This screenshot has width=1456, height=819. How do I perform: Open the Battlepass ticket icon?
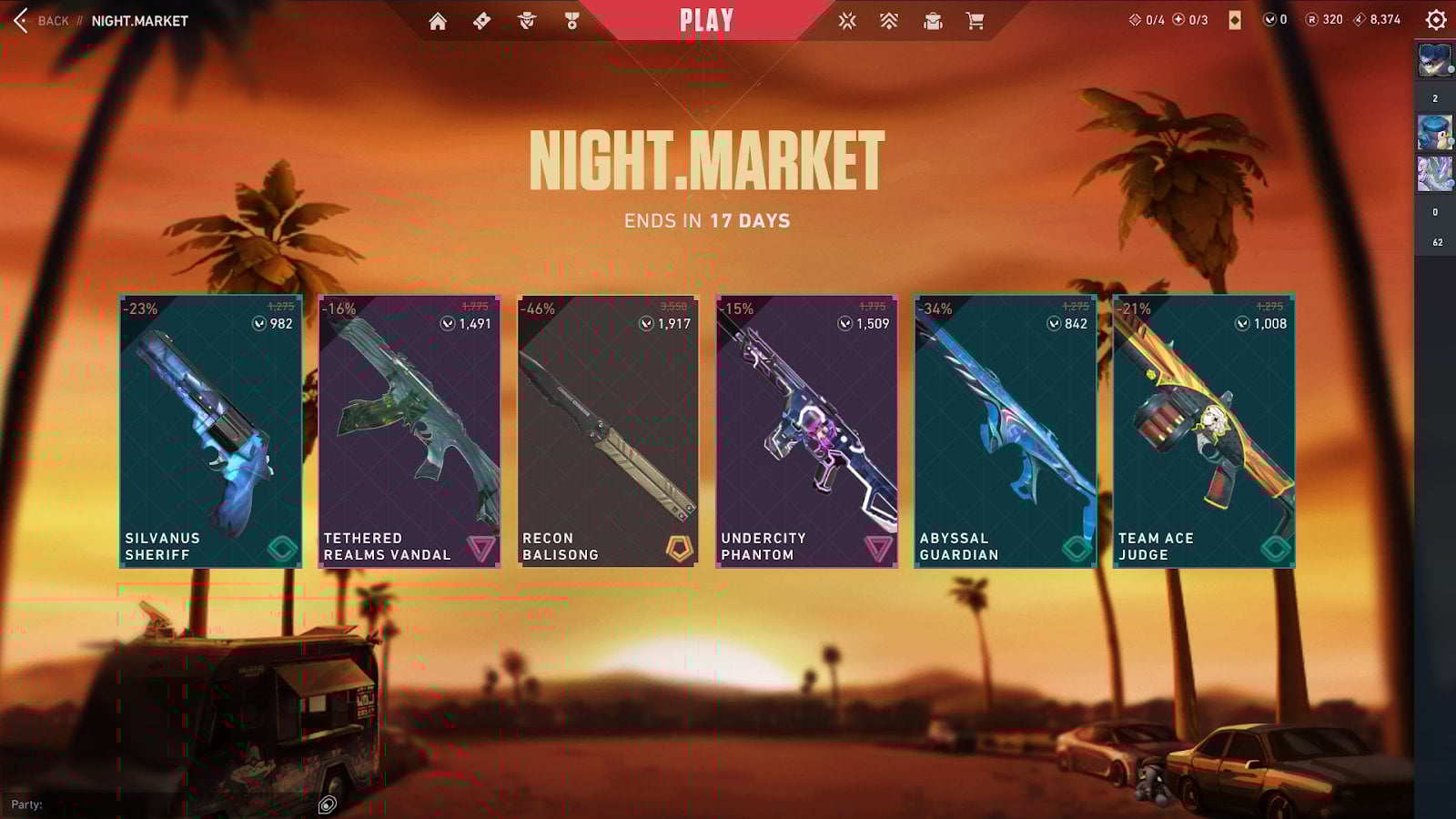(x=480, y=20)
